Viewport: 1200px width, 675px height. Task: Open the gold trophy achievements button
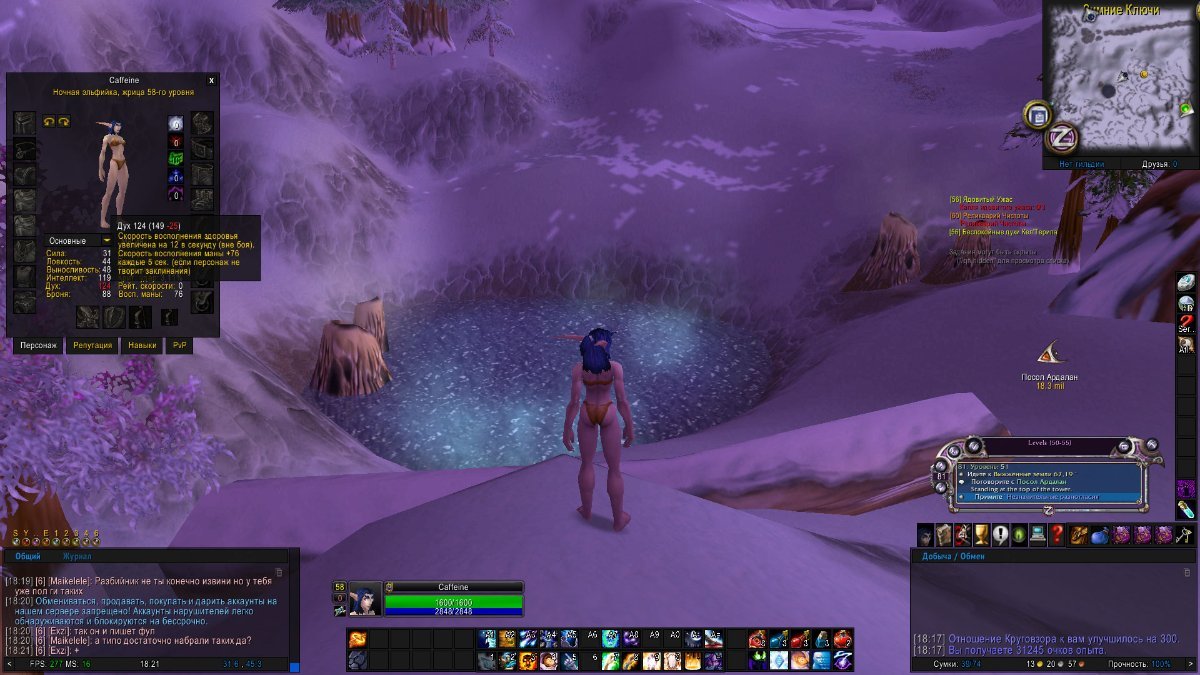[x=981, y=535]
